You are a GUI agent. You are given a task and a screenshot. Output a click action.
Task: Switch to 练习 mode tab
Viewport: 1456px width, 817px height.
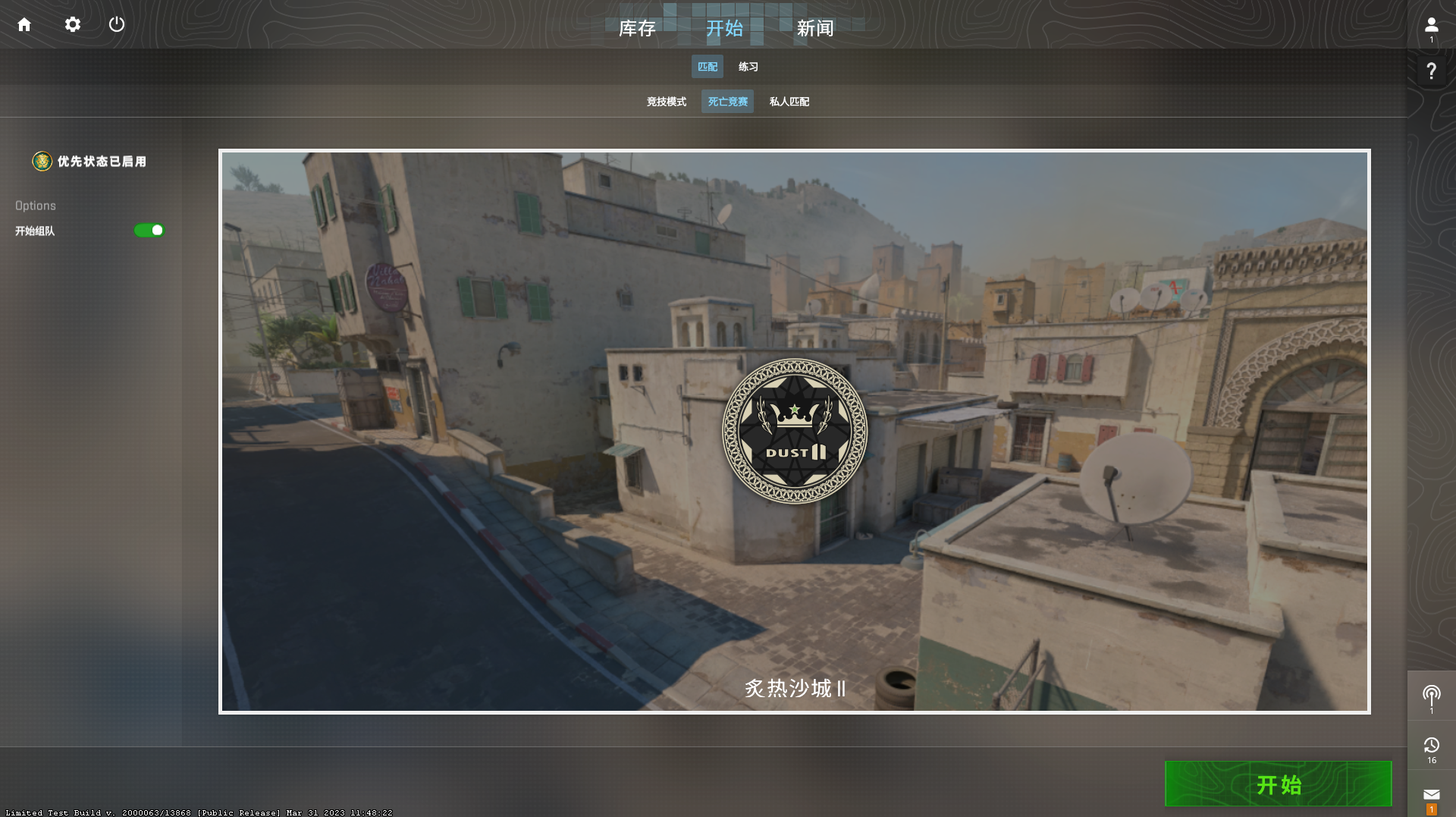(x=748, y=67)
